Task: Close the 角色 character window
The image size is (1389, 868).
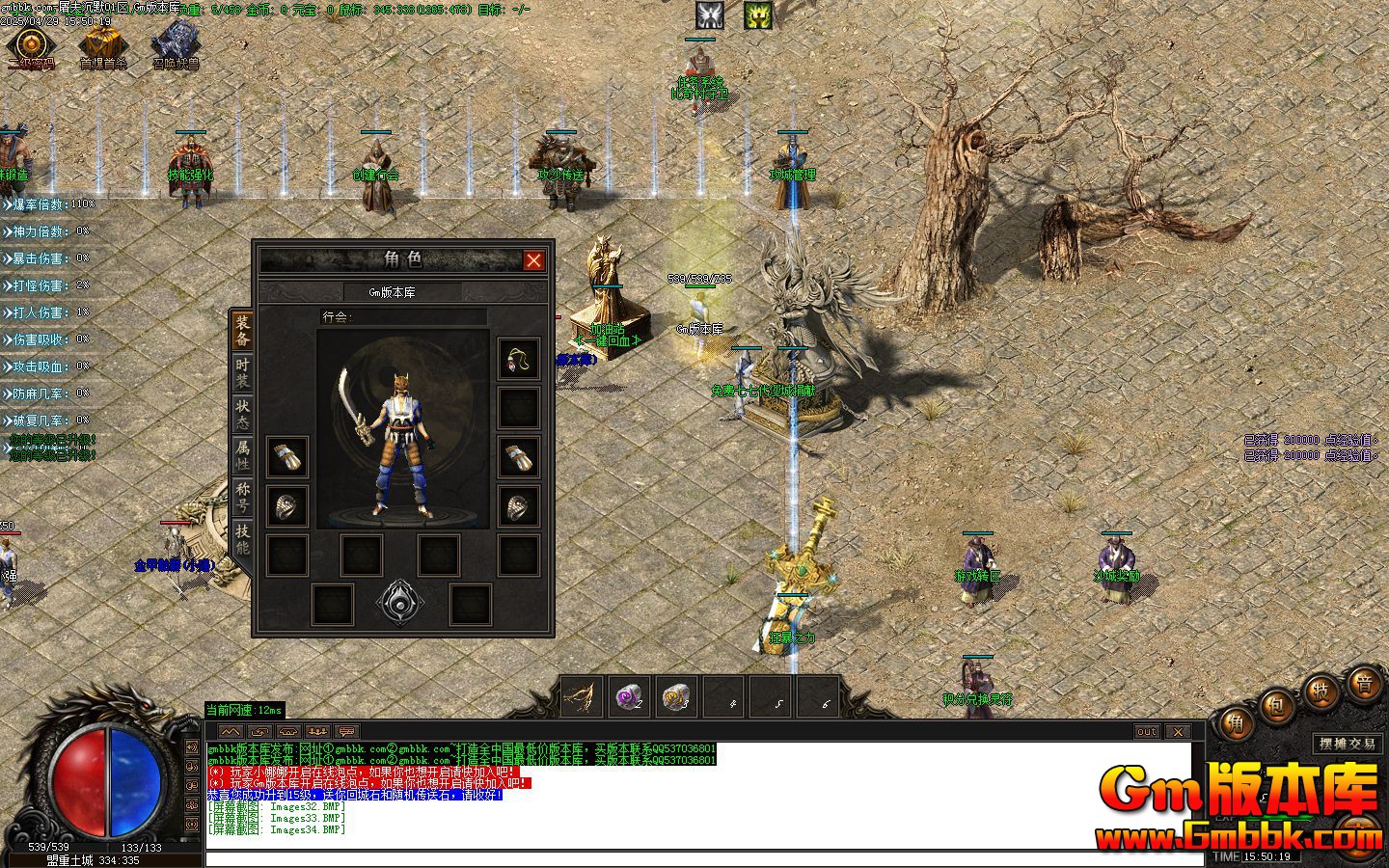Action: point(533,260)
